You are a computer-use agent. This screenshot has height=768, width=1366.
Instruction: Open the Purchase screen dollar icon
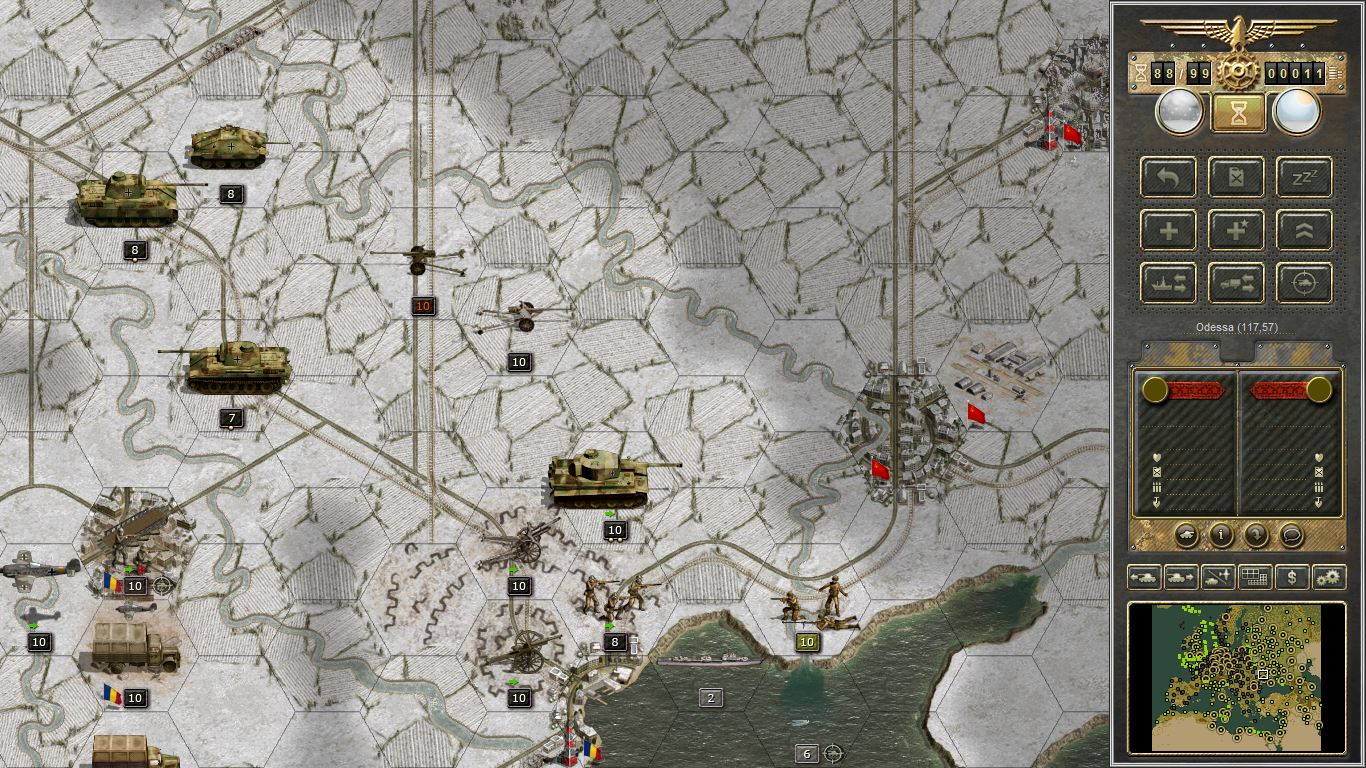(x=1290, y=577)
